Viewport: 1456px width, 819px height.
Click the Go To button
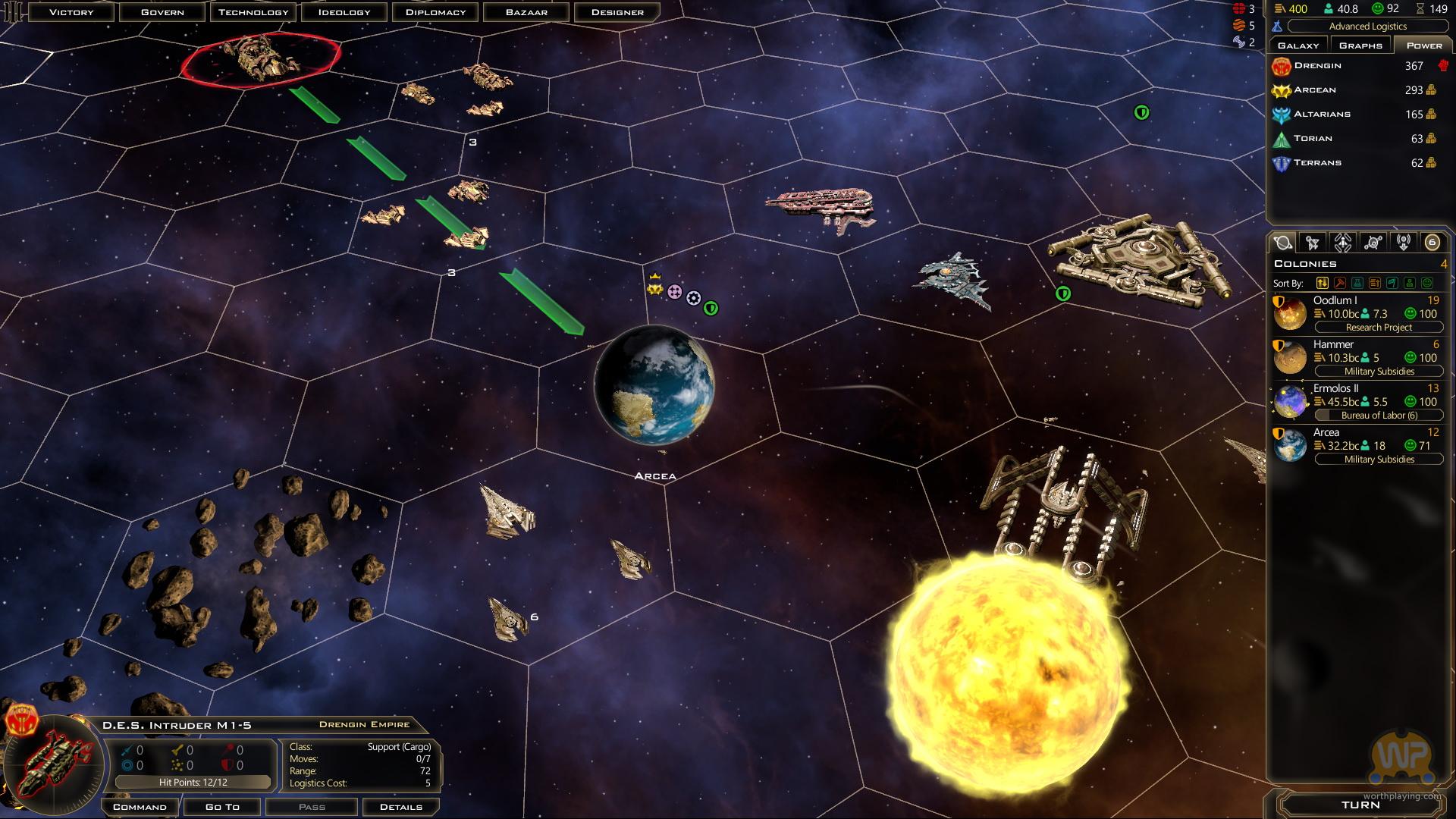tap(222, 807)
